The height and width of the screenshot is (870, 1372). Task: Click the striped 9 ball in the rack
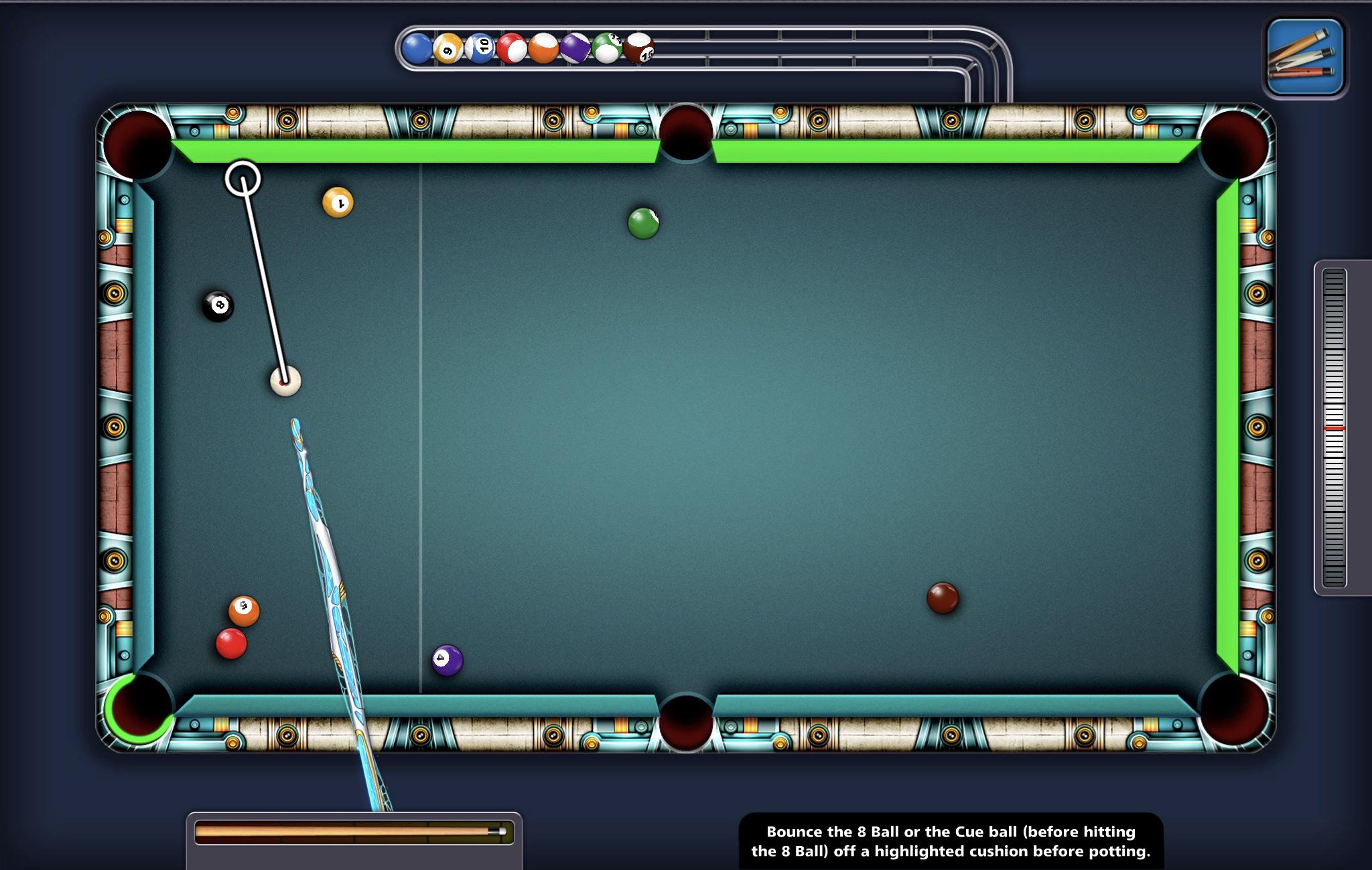[x=448, y=48]
